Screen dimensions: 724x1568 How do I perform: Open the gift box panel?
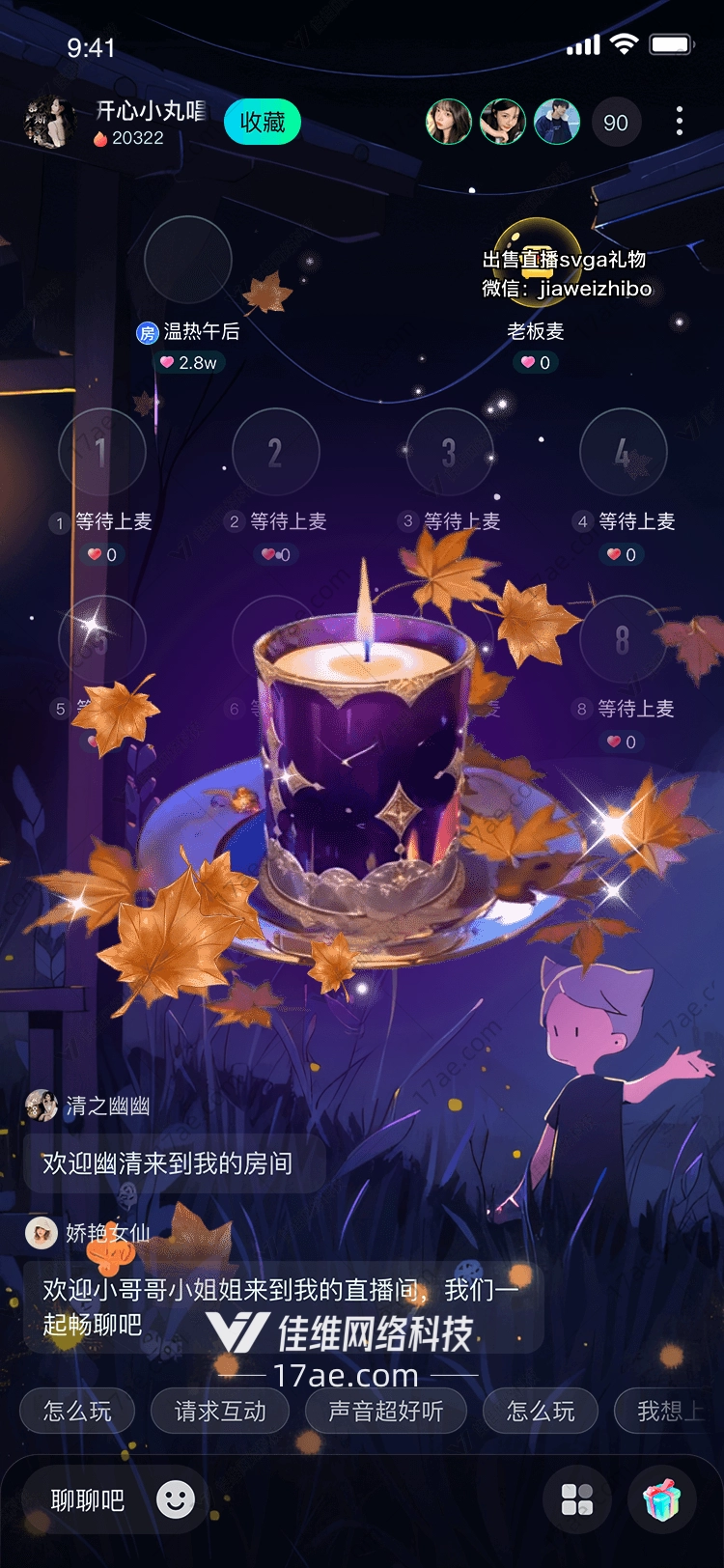point(662,1500)
